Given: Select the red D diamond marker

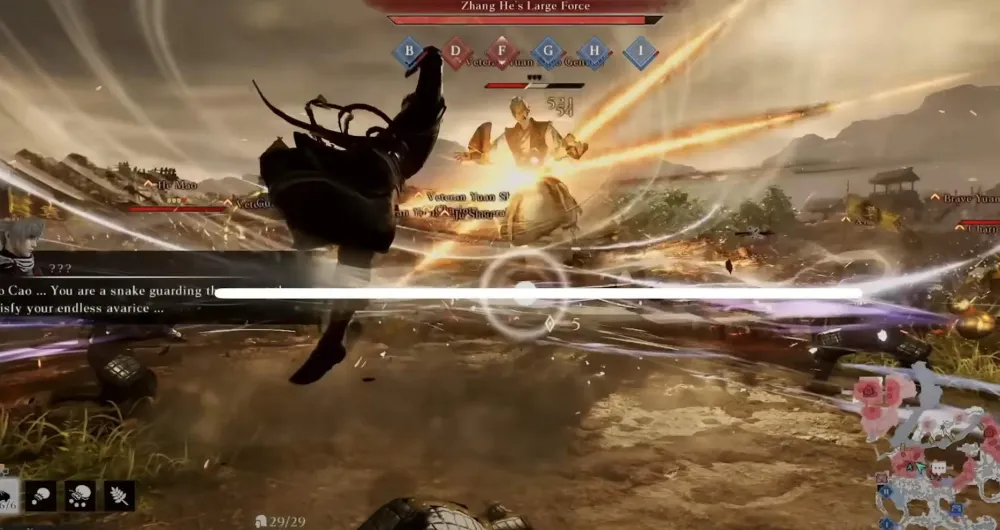Looking at the screenshot, I should click(456, 52).
